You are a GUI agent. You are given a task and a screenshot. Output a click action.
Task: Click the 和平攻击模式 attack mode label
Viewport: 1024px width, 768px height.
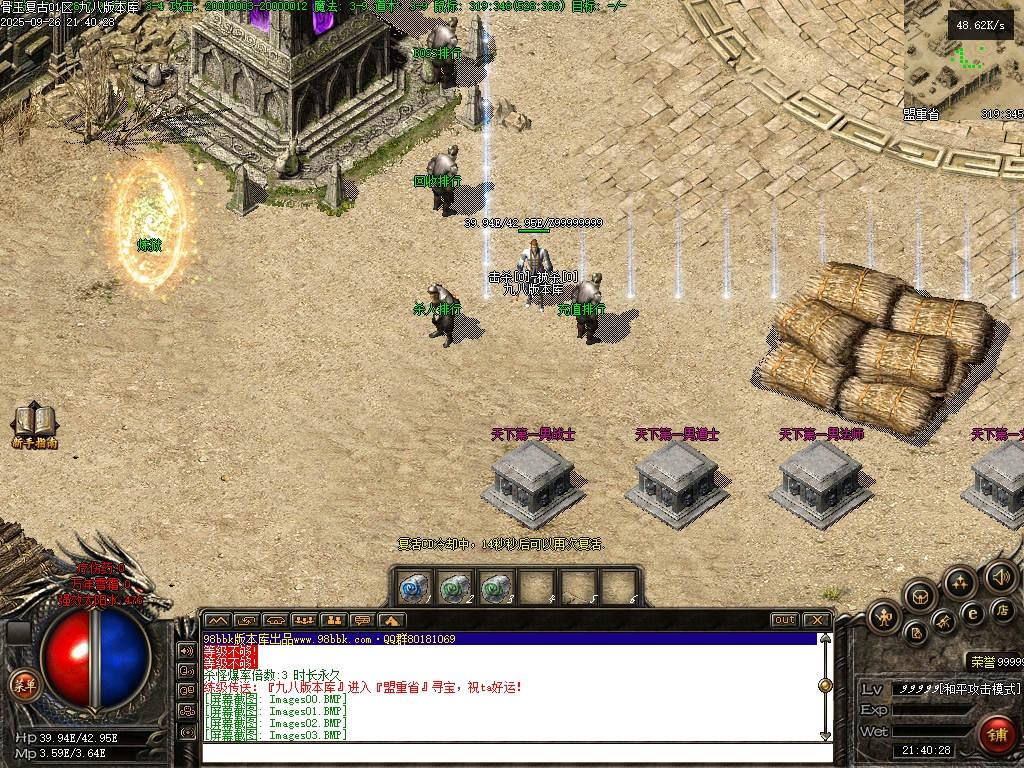(980, 689)
